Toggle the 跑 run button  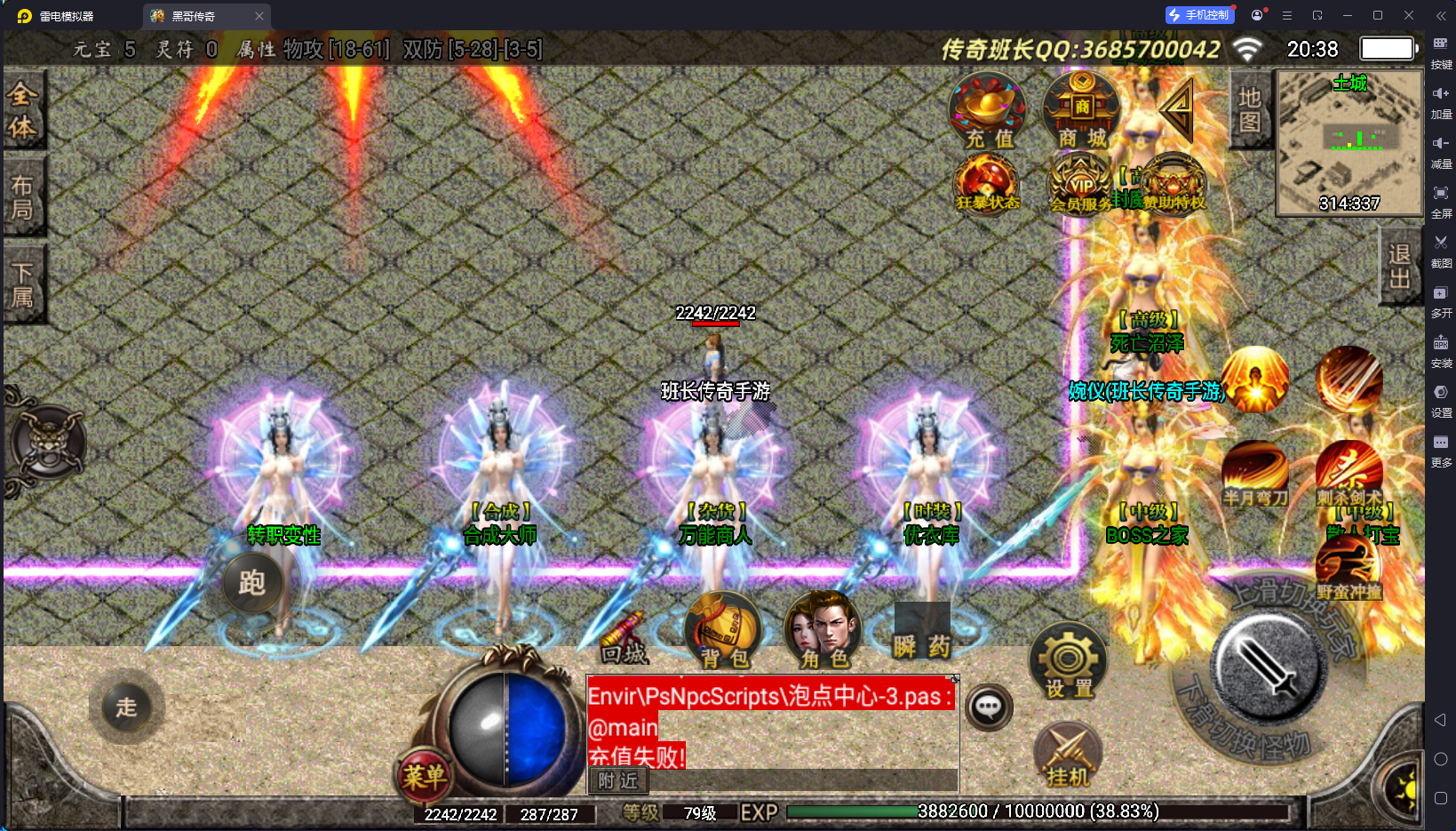tap(252, 583)
